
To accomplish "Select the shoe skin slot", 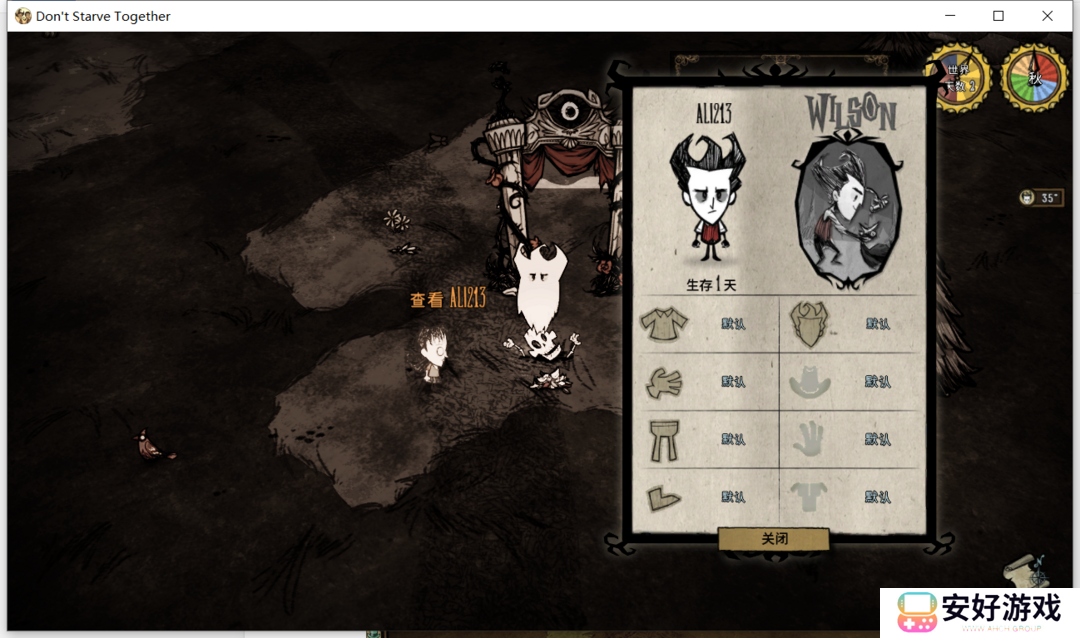I will tap(663, 497).
